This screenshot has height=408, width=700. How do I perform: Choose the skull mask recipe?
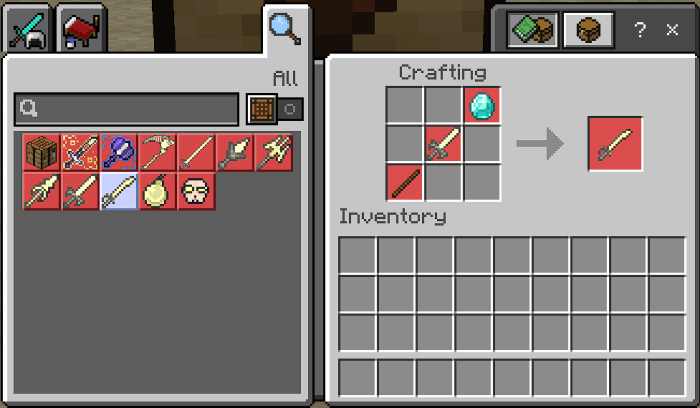(x=196, y=191)
